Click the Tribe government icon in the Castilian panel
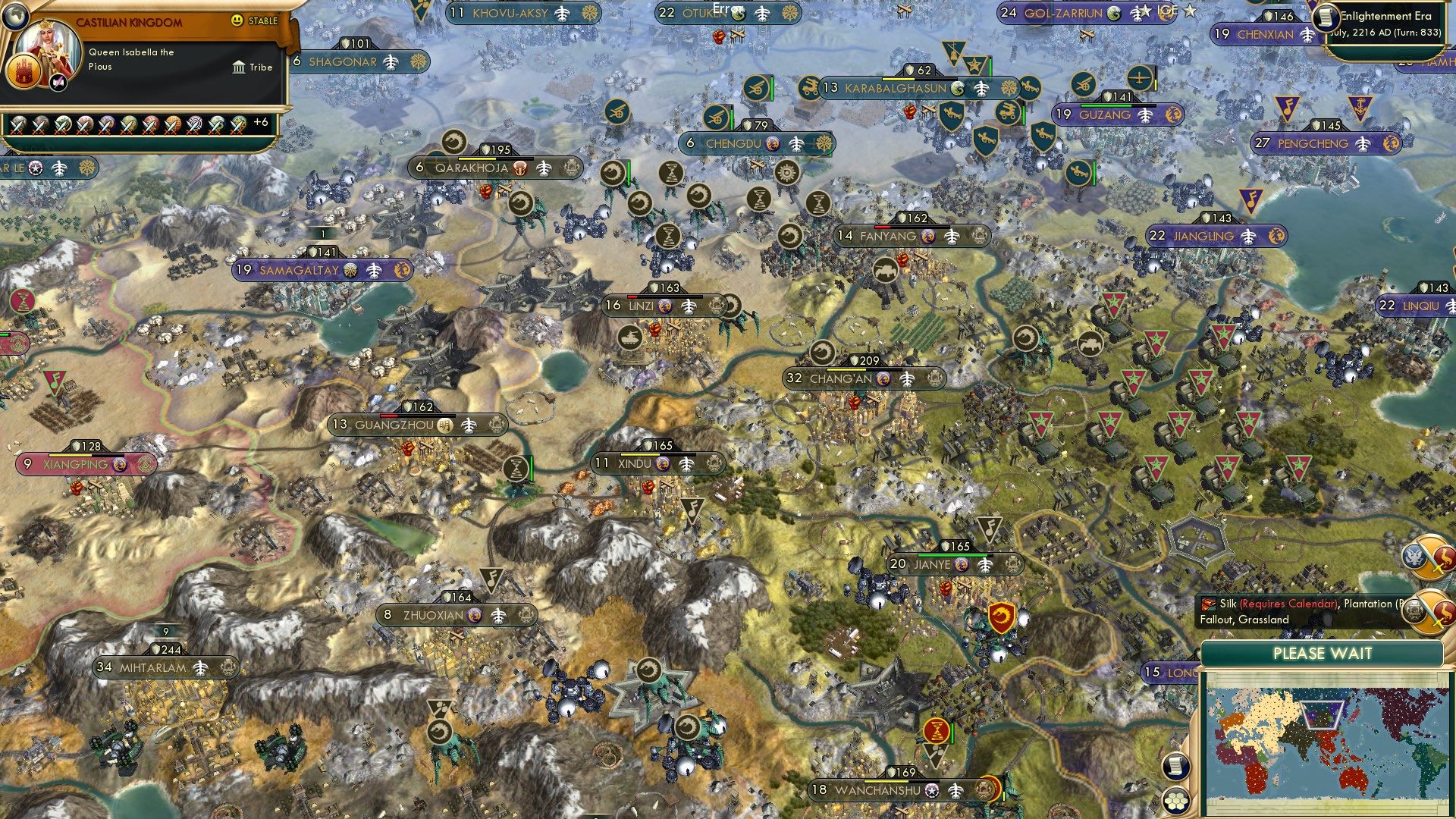Viewport: 1456px width, 819px height. coord(237,67)
